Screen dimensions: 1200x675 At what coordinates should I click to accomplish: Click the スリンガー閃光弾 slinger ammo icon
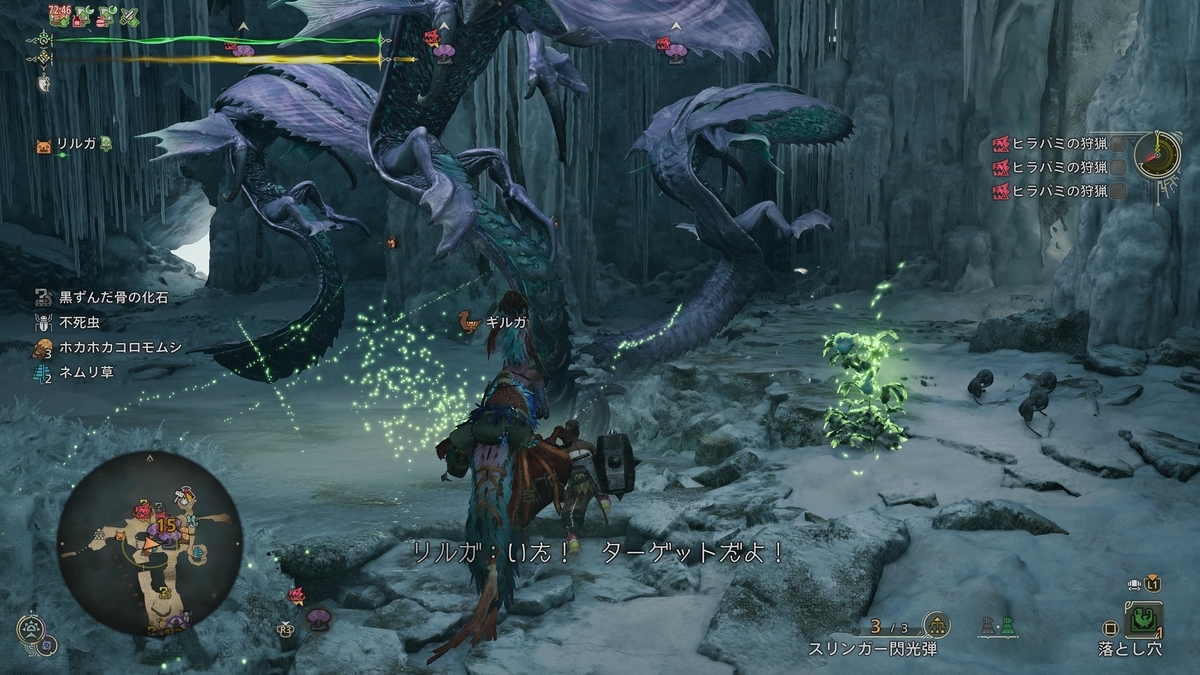point(937,626)
